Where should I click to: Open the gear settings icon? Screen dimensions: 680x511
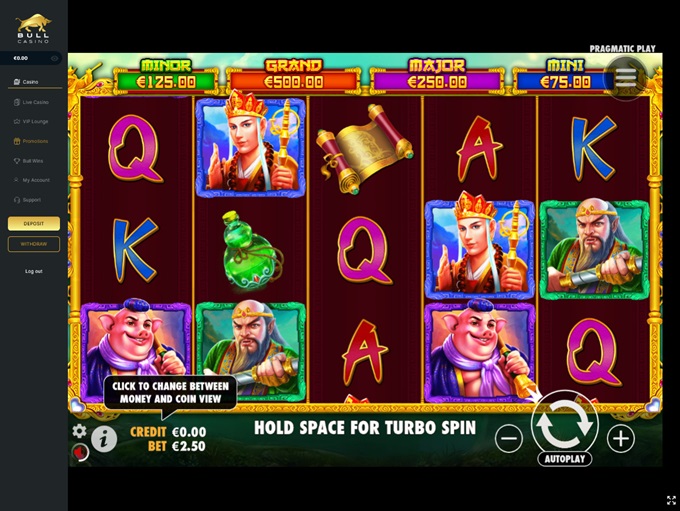click(79, 431)
